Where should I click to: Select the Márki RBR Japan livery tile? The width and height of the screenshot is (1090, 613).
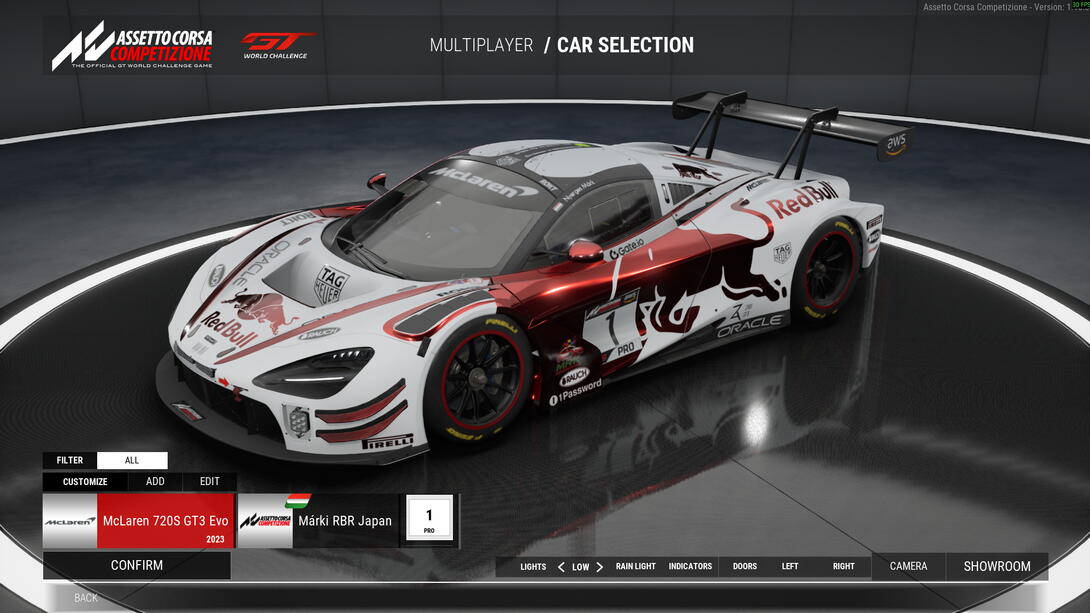[317, 521]
